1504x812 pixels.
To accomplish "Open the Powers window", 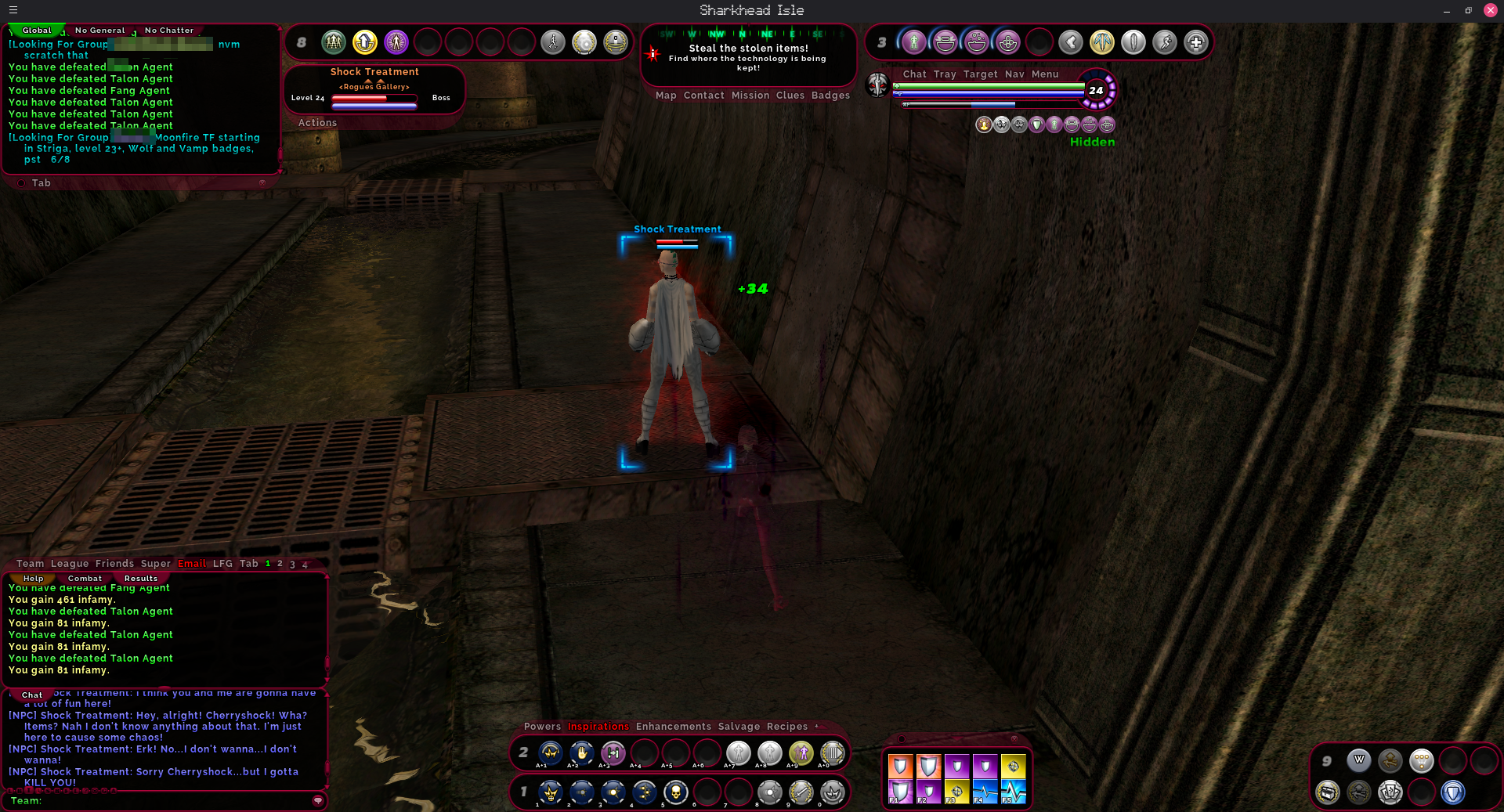I will coord(542,727).
